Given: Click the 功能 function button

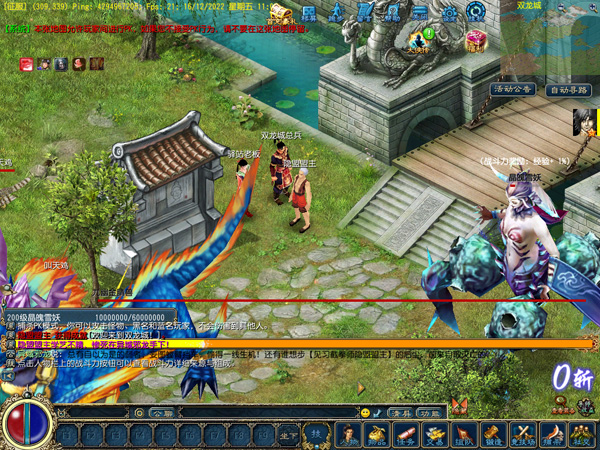Looking at the screenshot, I should [x=430, y=412].
